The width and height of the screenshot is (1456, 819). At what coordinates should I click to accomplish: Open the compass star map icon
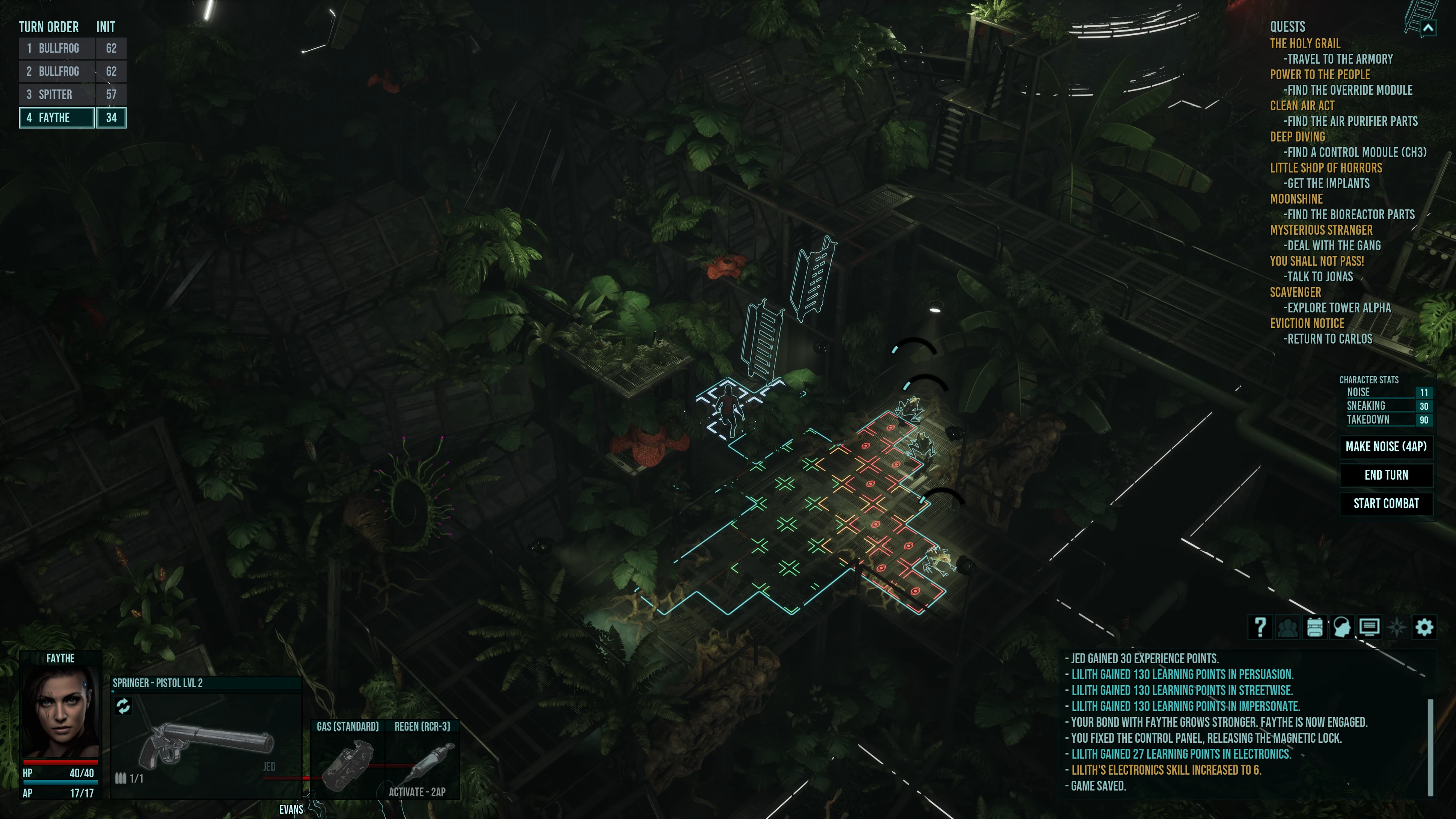click(1397, 627)
